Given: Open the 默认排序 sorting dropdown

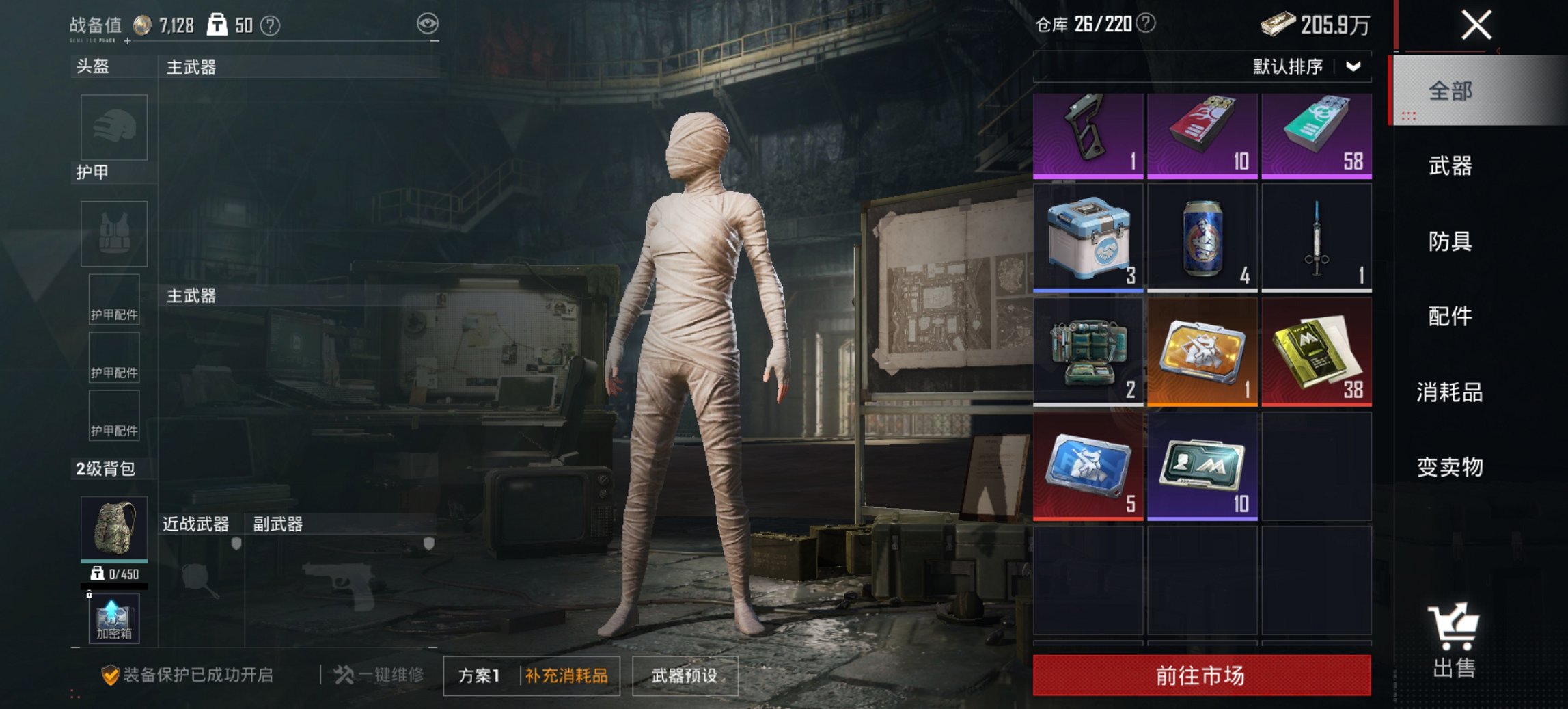Looking at the screenshot, I should coord(1291,68).
